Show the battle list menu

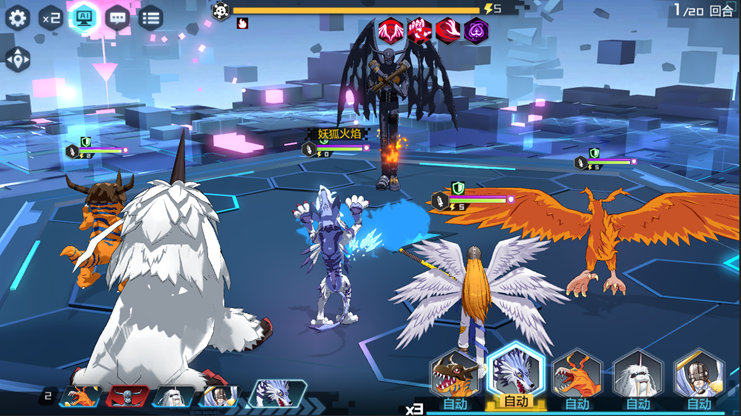[150, 17]
